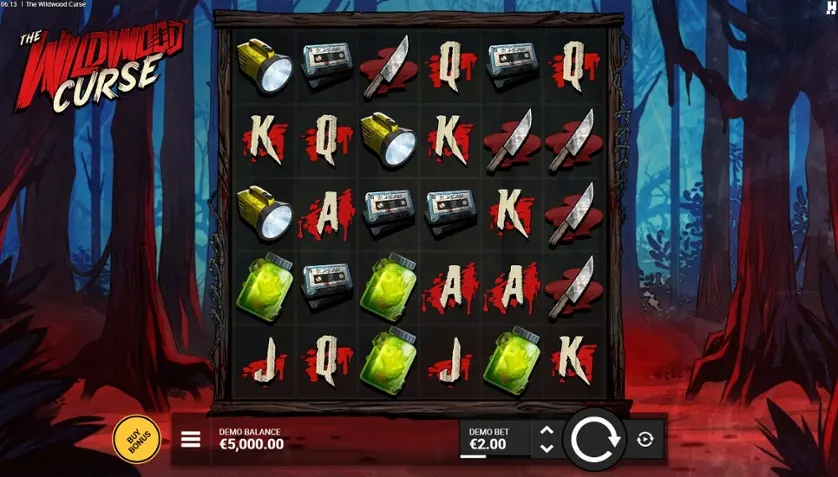This screenshot has height=477, width=838.
Task: Increase the demo bet with the up arrow
Action: (x=546, y=430)
